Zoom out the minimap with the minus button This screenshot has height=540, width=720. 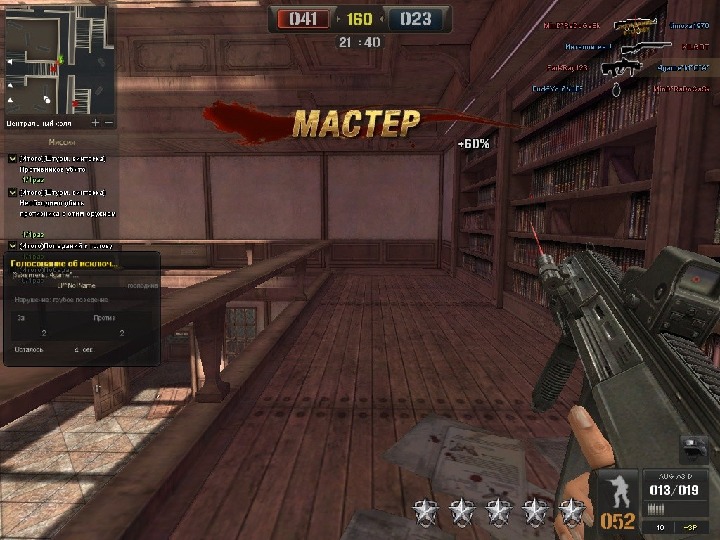tap(109, 123)
